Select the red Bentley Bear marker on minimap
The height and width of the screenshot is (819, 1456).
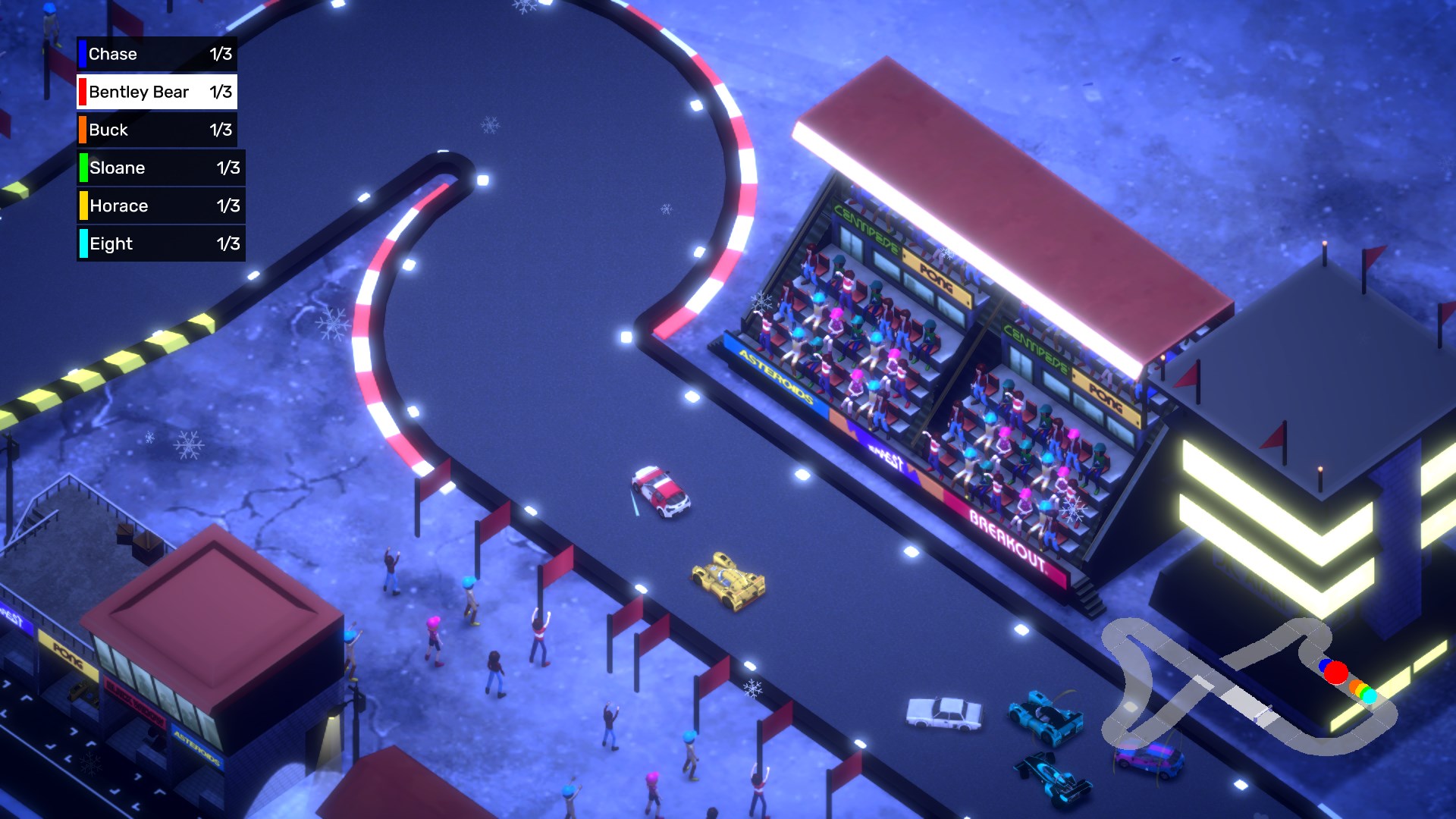(x=1336, y=673)
